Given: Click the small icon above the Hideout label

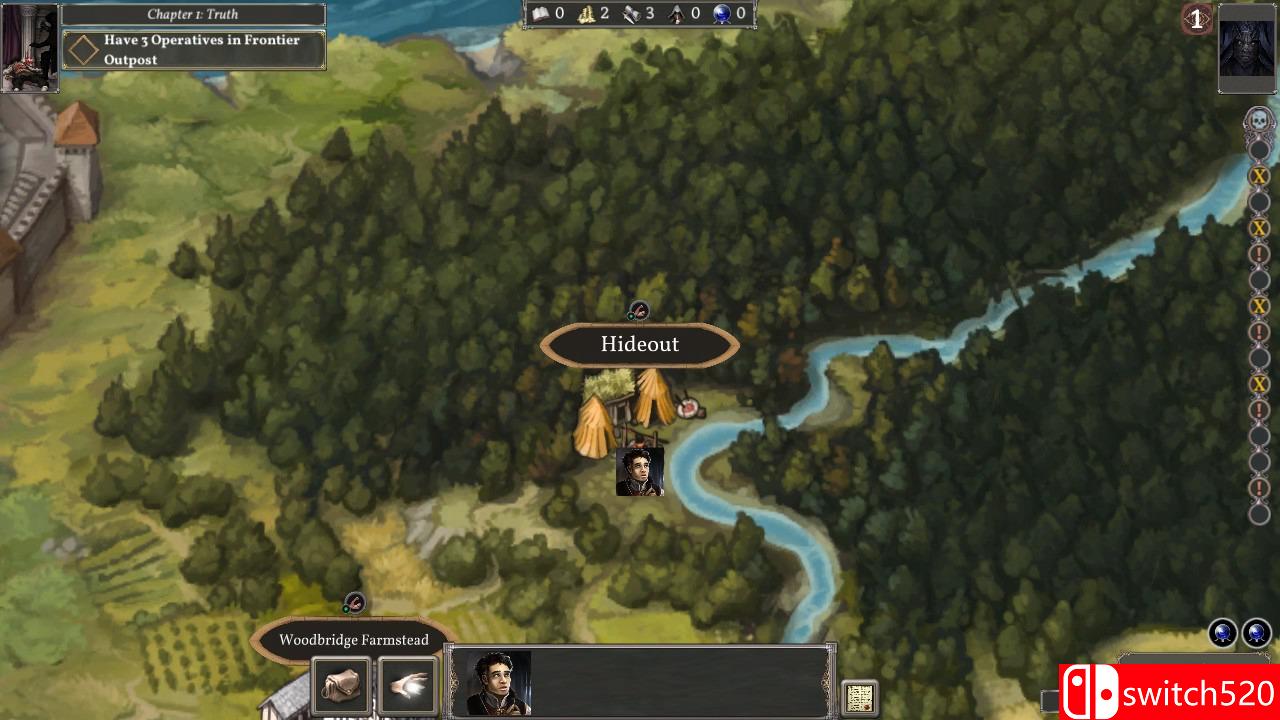Looking at the screenshot, I should pyautogui.click(x=638, y=311).
